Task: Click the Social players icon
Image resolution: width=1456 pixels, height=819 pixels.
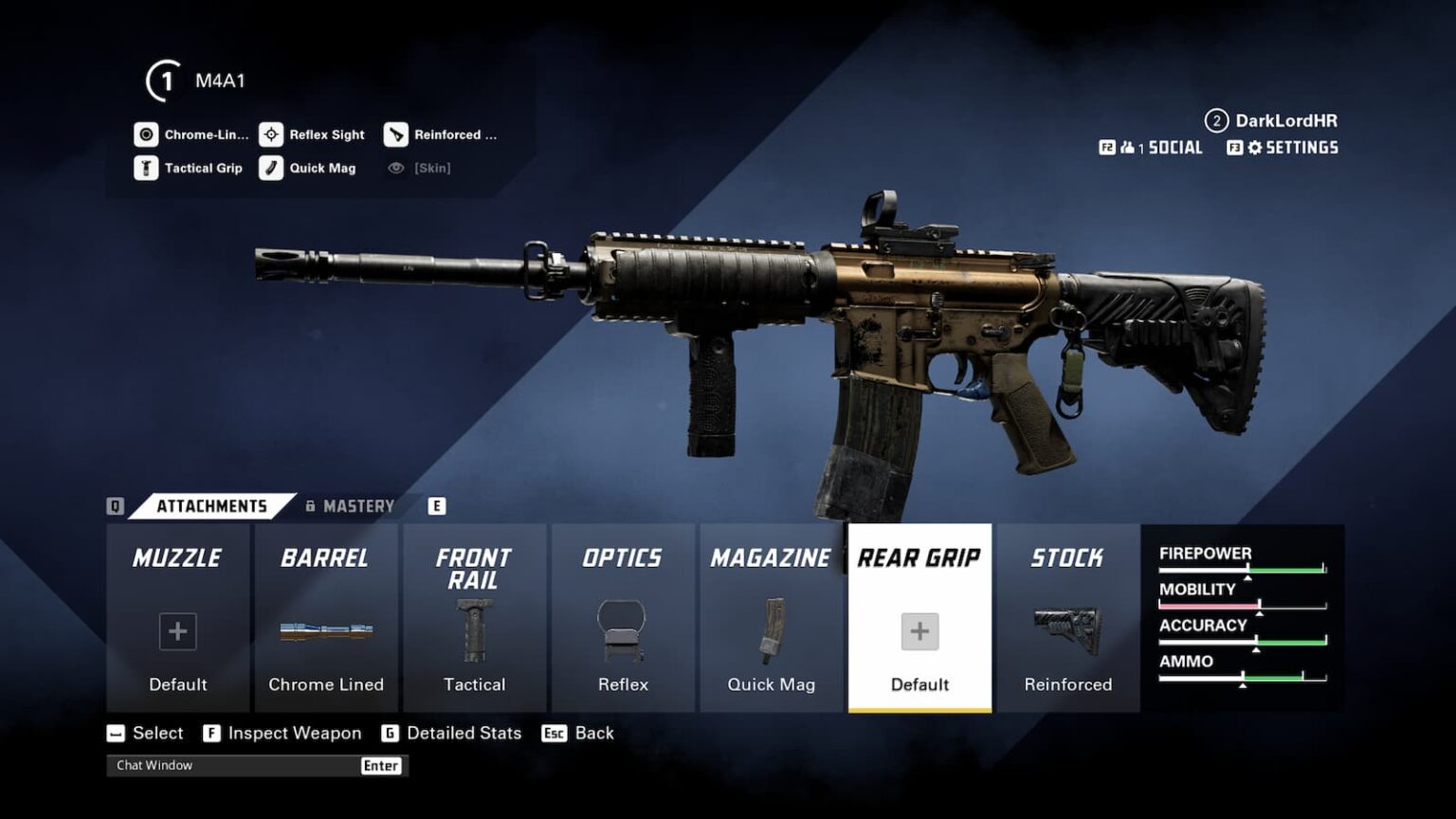Action: click(1129, 147)
